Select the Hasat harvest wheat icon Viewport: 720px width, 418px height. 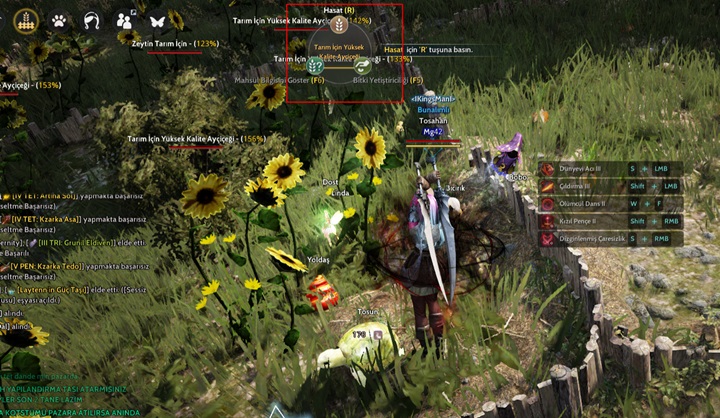click(x=339, y=24)
